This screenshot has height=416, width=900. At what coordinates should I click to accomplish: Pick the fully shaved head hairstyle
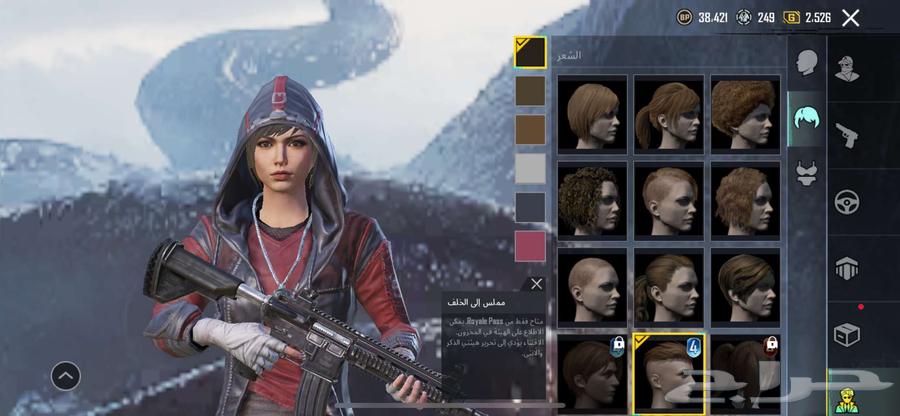click(592, 284)
